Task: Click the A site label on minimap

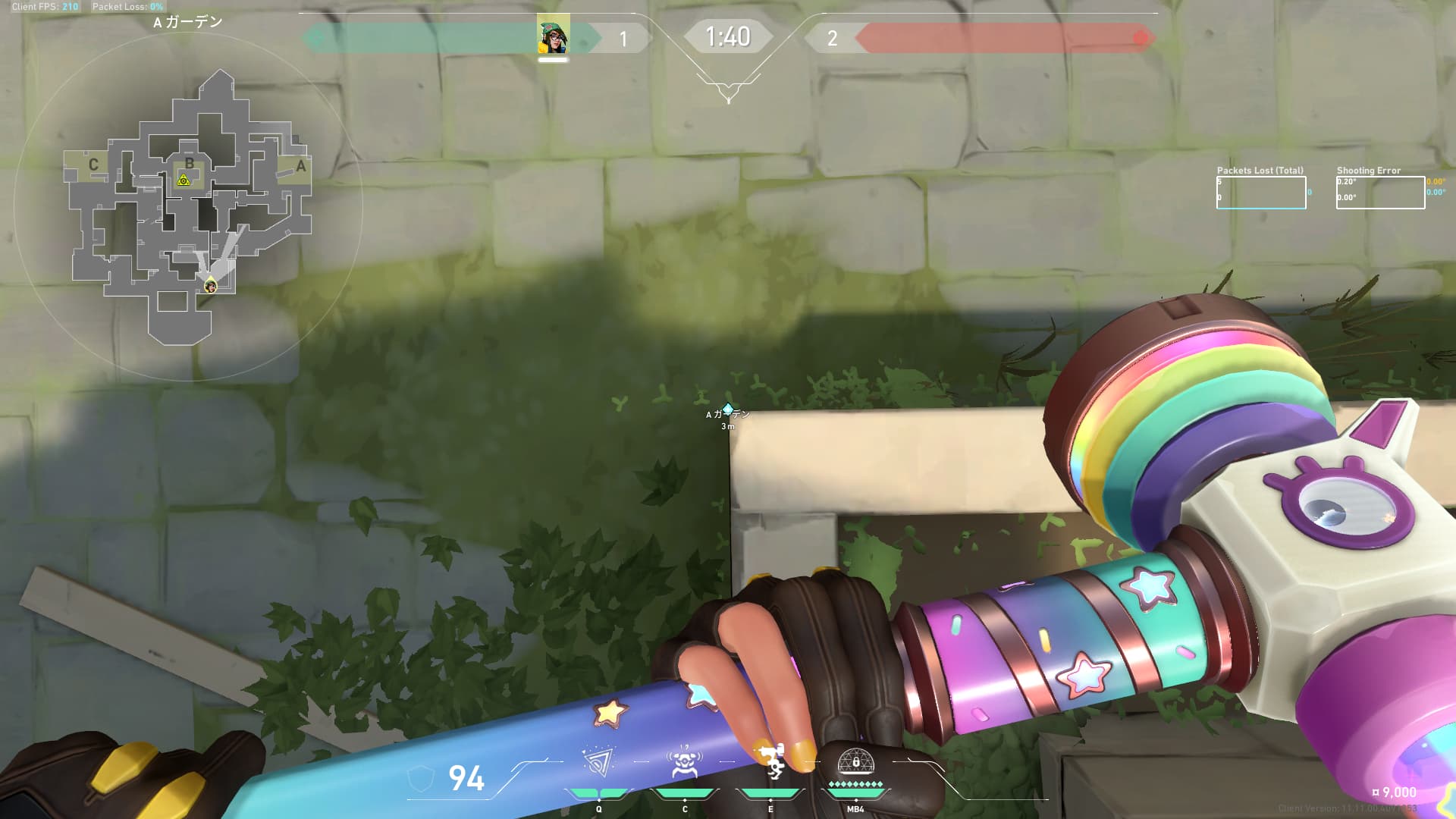Action: [301, 166]
